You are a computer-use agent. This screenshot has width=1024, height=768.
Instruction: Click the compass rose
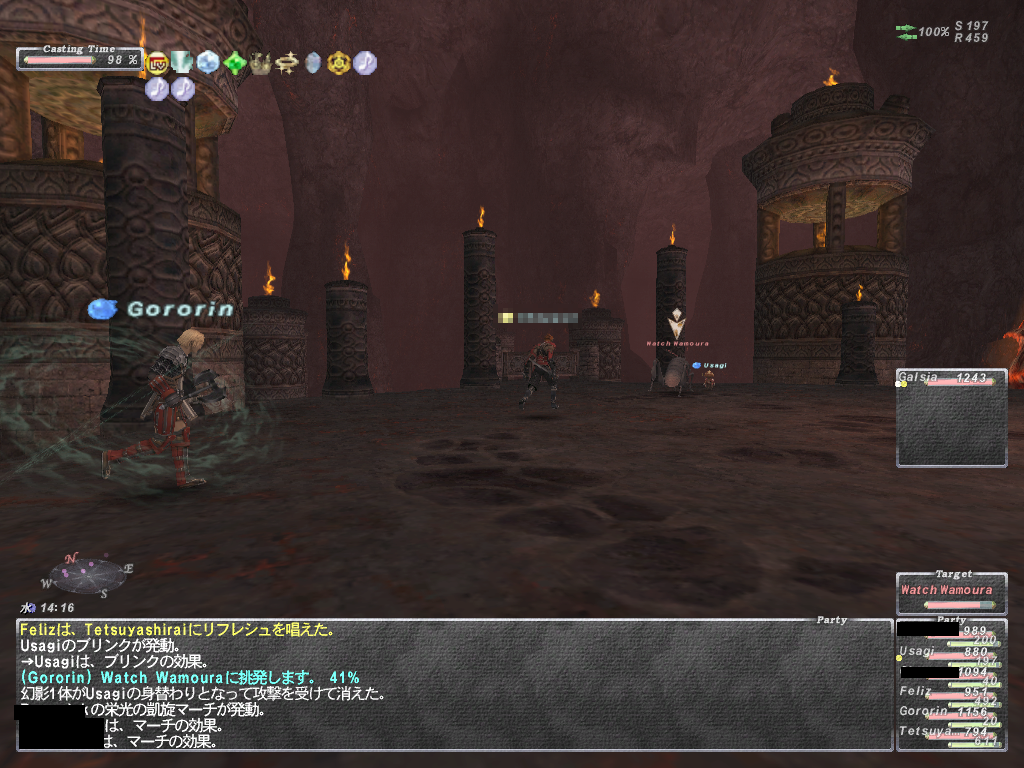click(x=88, y=575)
